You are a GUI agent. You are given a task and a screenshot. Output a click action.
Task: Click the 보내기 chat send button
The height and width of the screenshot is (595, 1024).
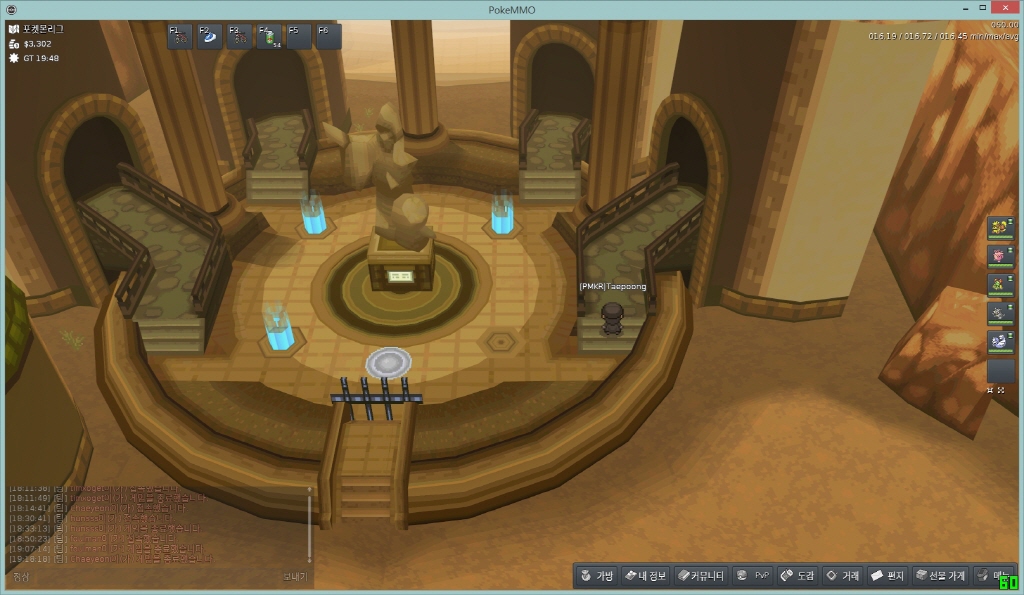point(296,577)
